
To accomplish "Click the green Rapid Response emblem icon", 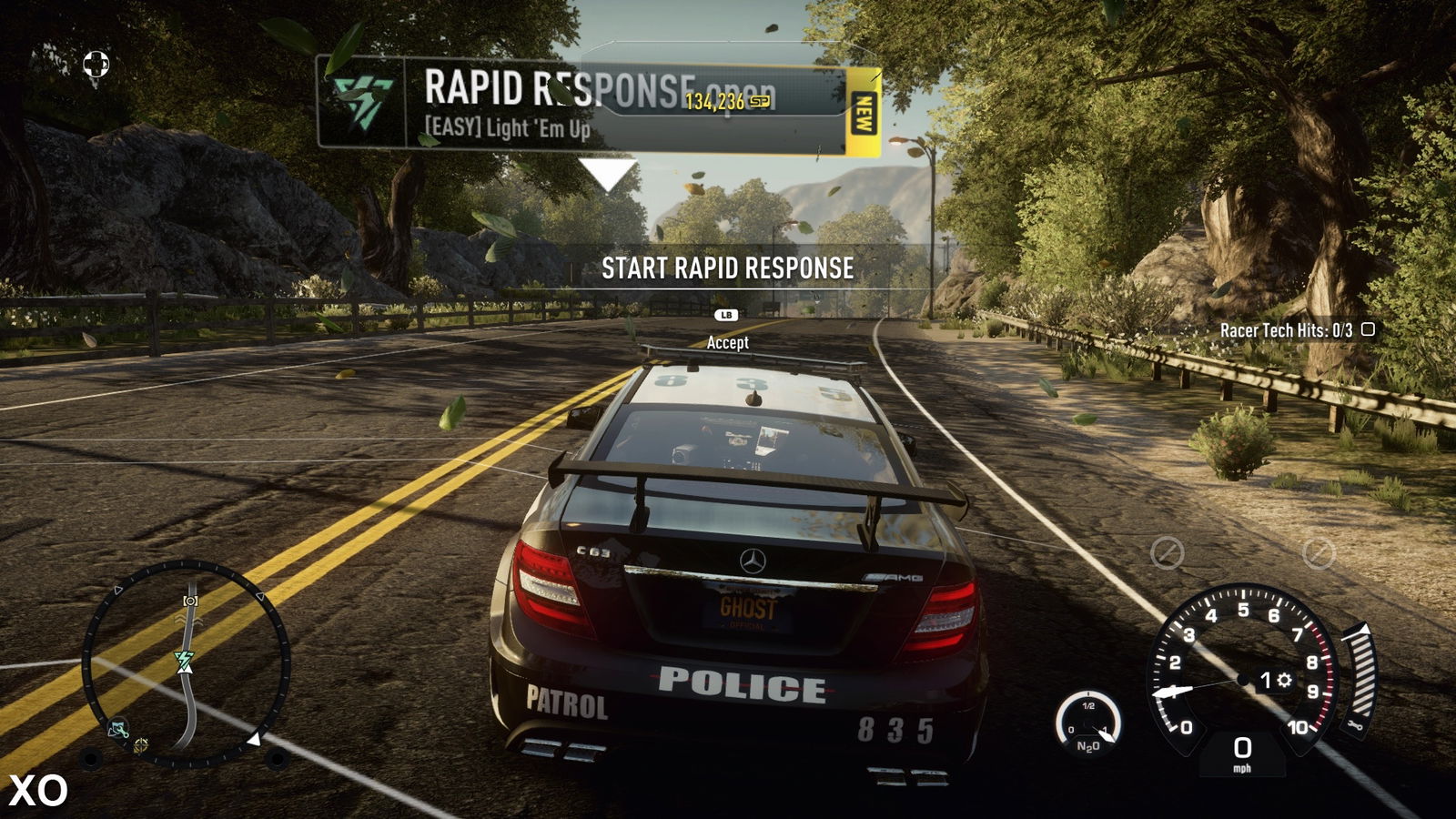I will pos(361,102).
